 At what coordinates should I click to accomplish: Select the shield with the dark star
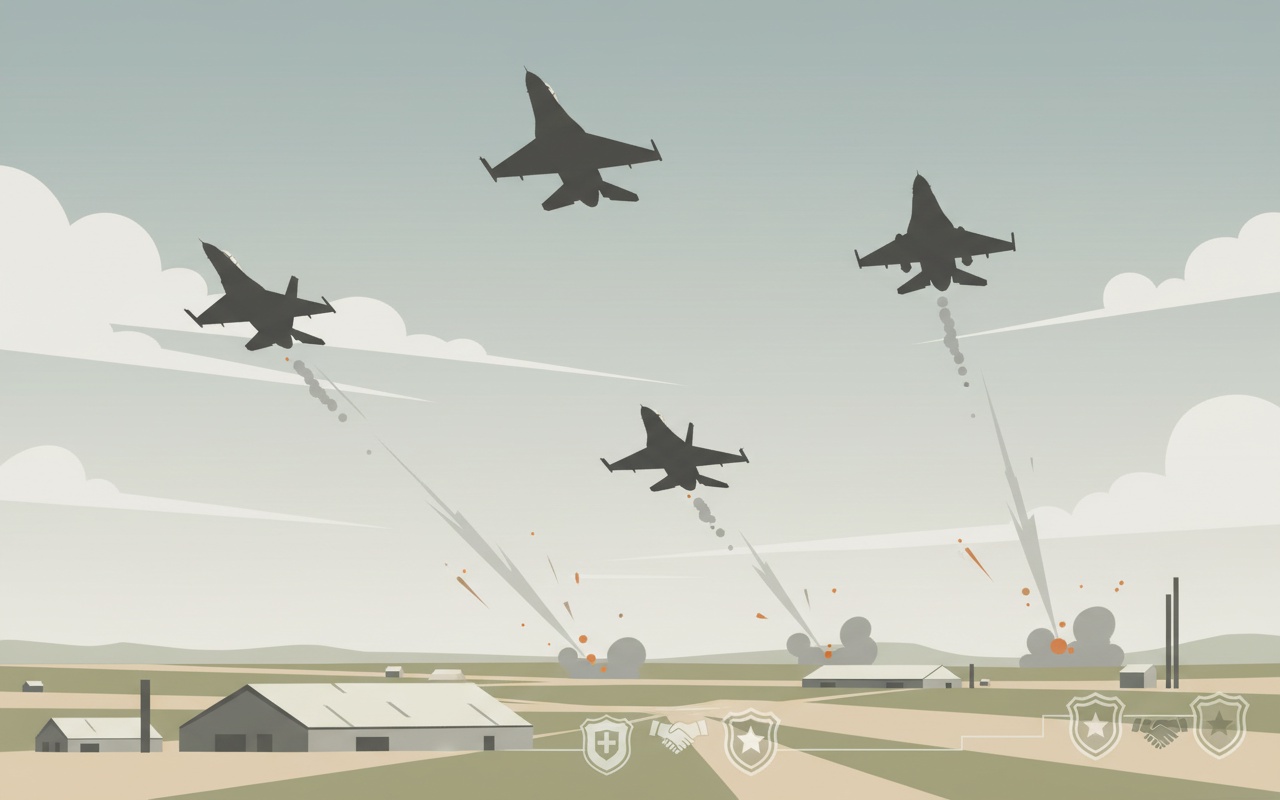1218,724
